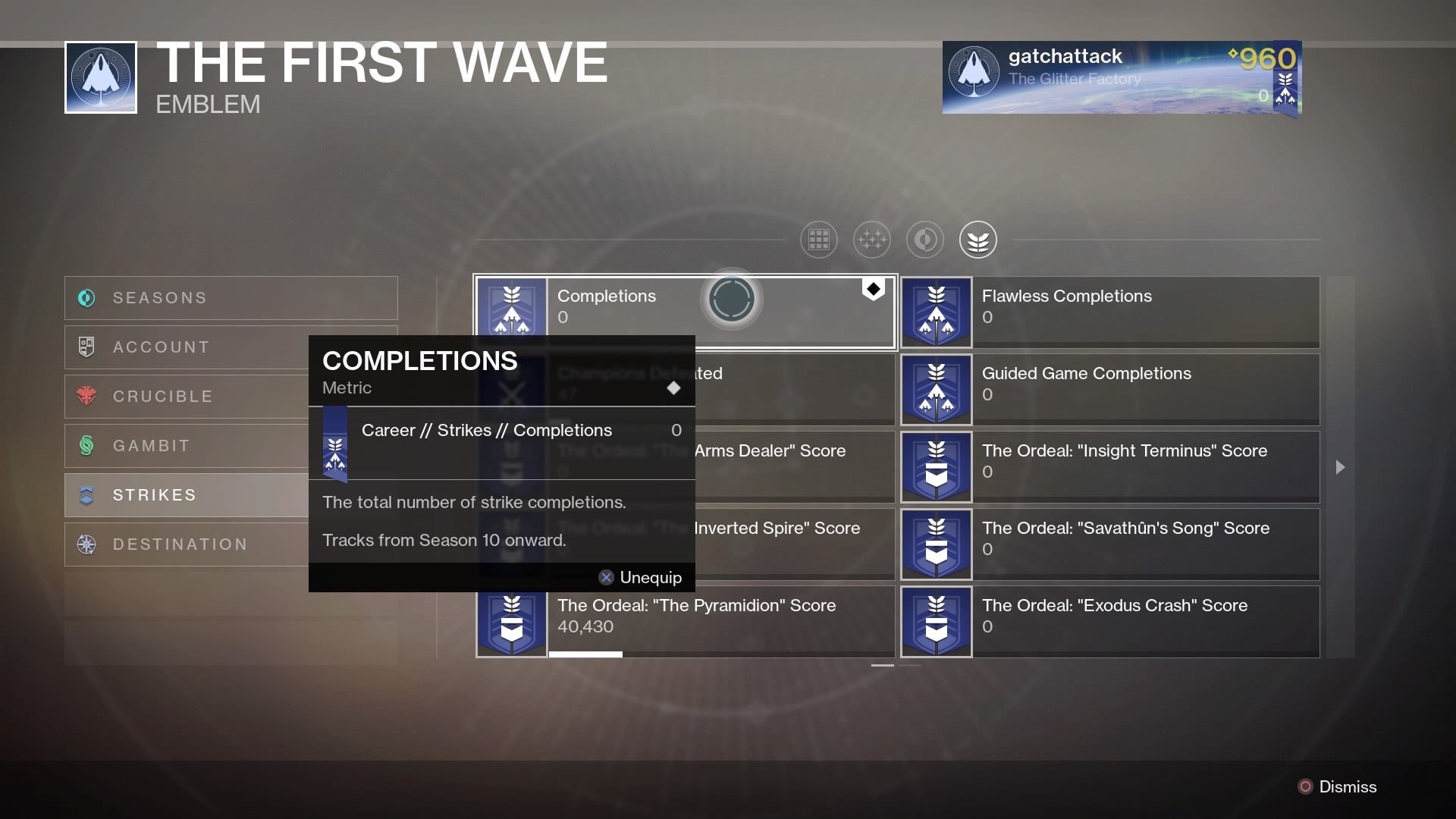
Task: Click the diamond marker on the Completions tooltip
Action: coord(674,388)
